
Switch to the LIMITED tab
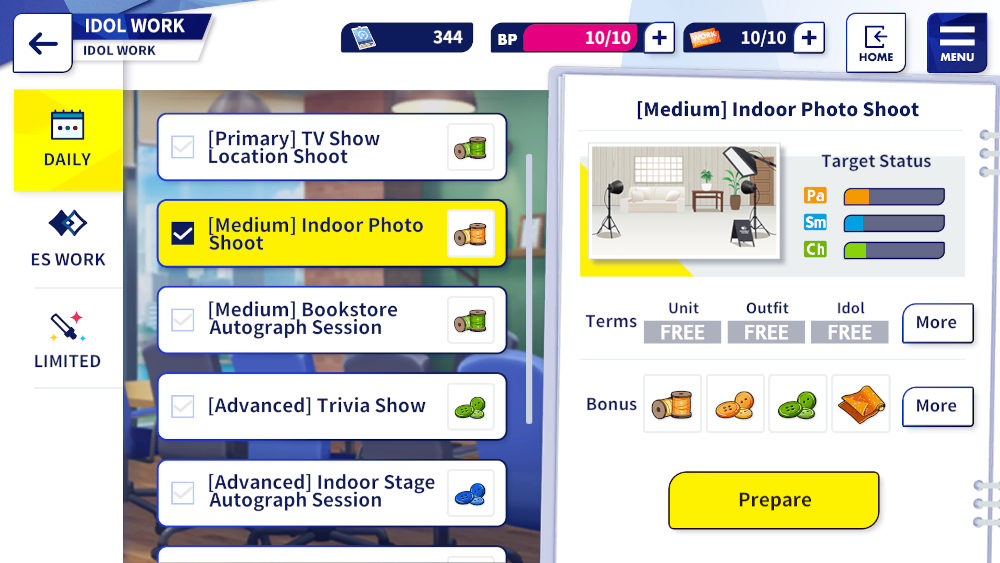(68, 340)
